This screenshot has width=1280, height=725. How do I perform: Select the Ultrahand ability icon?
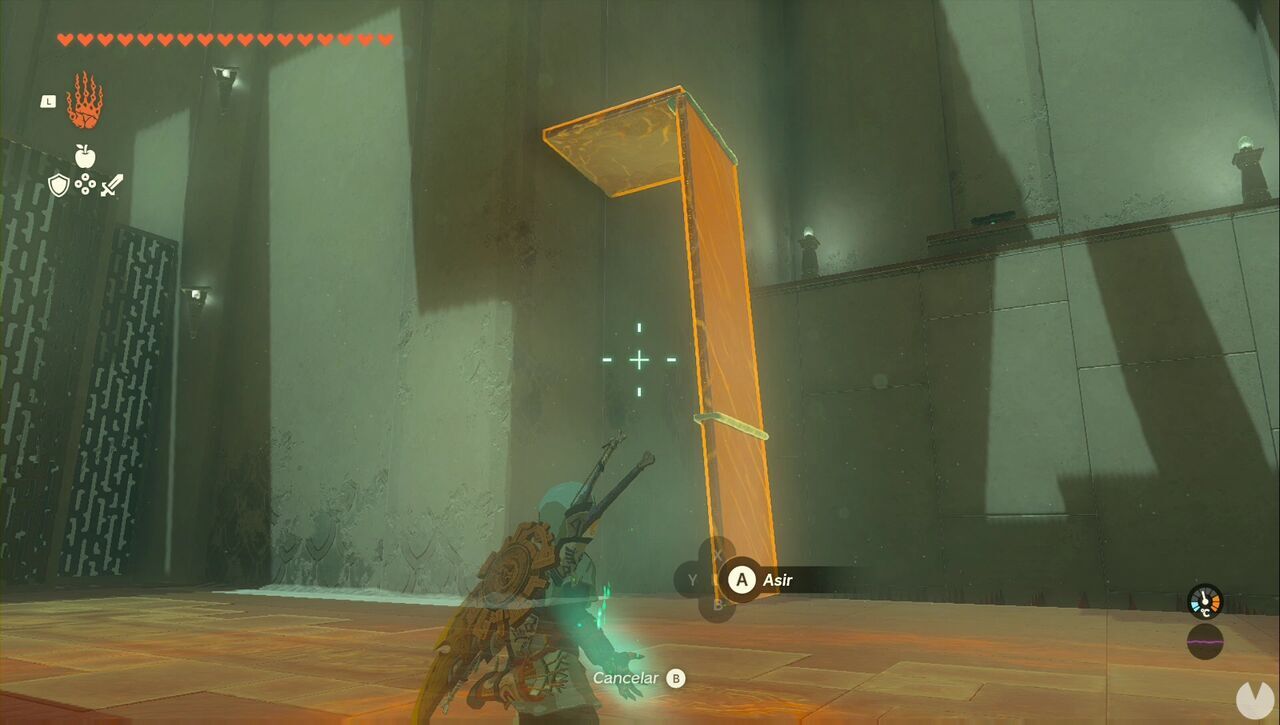(84, 97)
